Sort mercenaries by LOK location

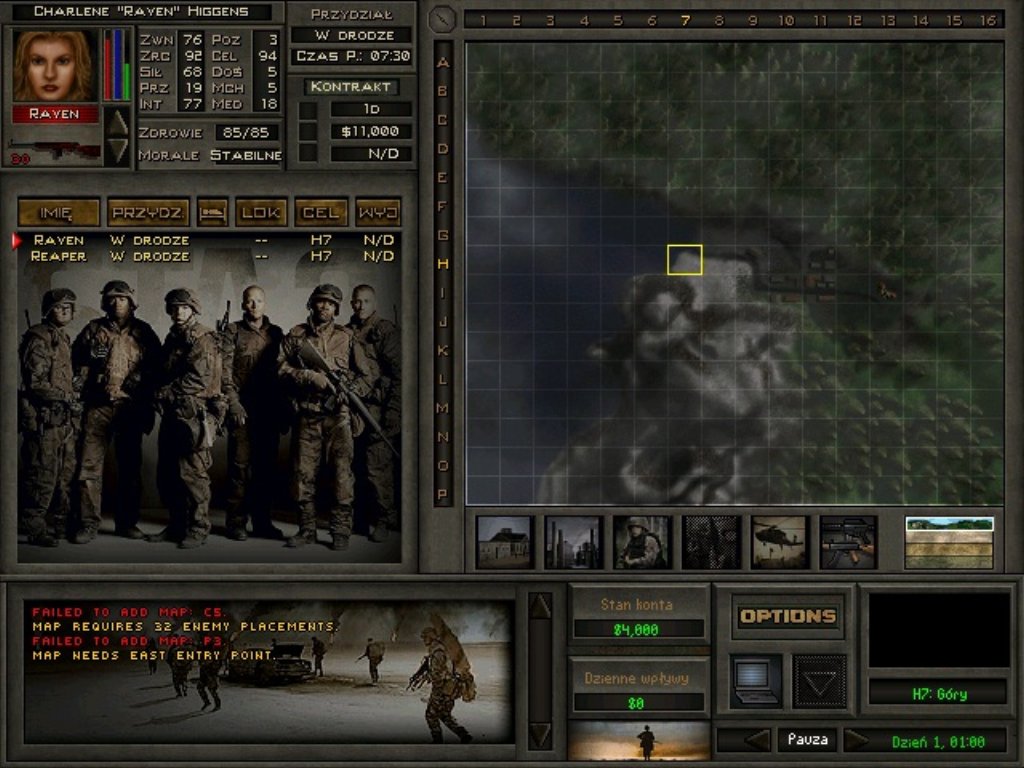click(262, 212)
